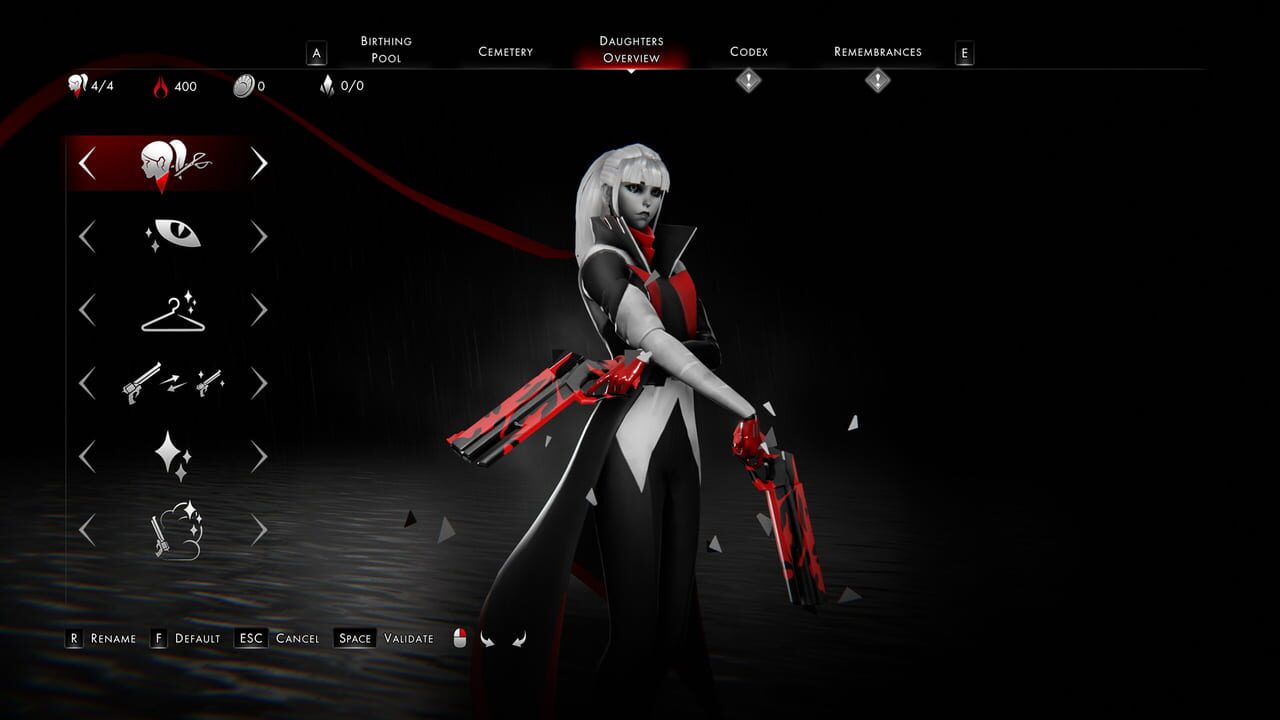Advance outfit selection with right arrow

(x=259, y=310)
